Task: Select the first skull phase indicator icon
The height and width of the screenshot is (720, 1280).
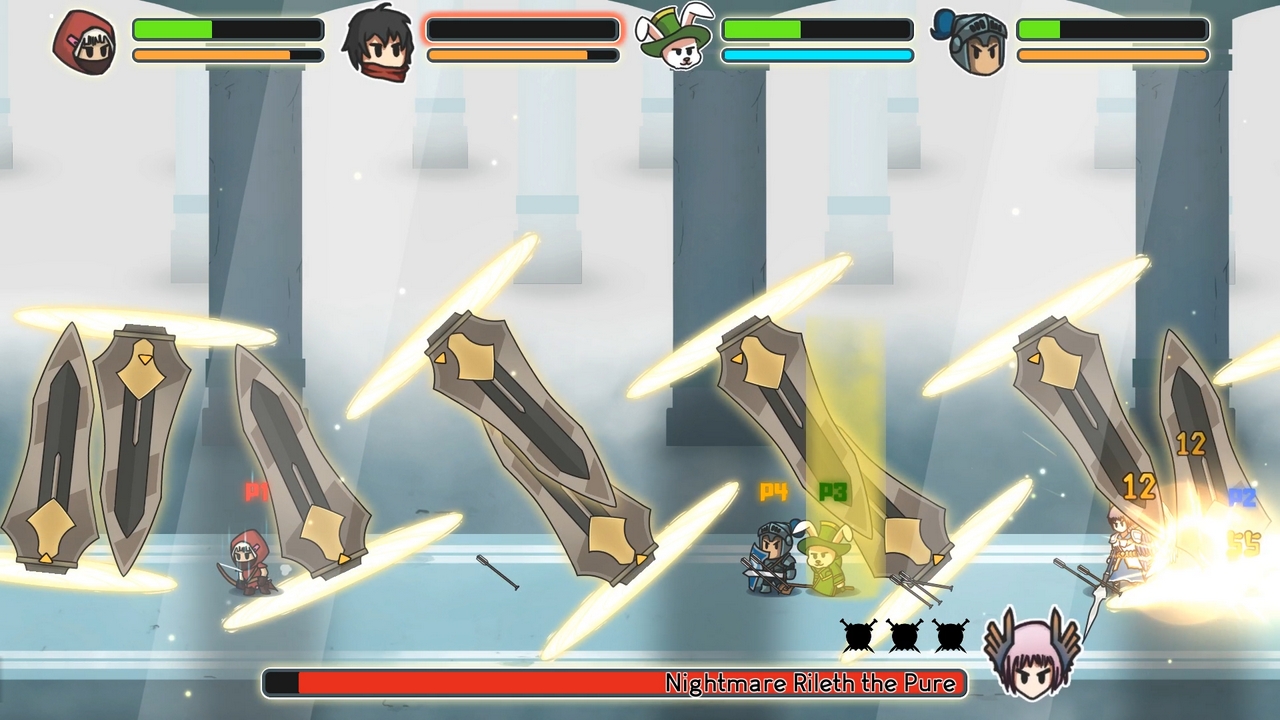Action: coord(857,634)
